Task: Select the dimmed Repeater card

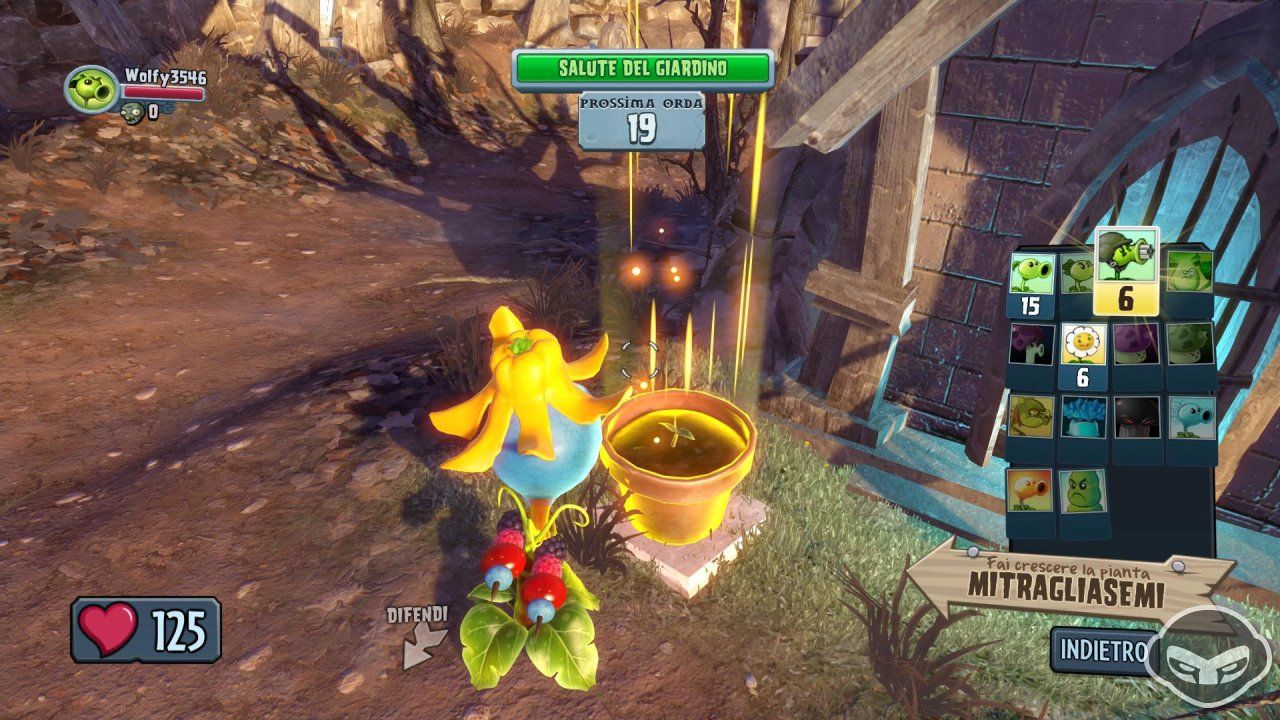Action: click(1076, 272)
